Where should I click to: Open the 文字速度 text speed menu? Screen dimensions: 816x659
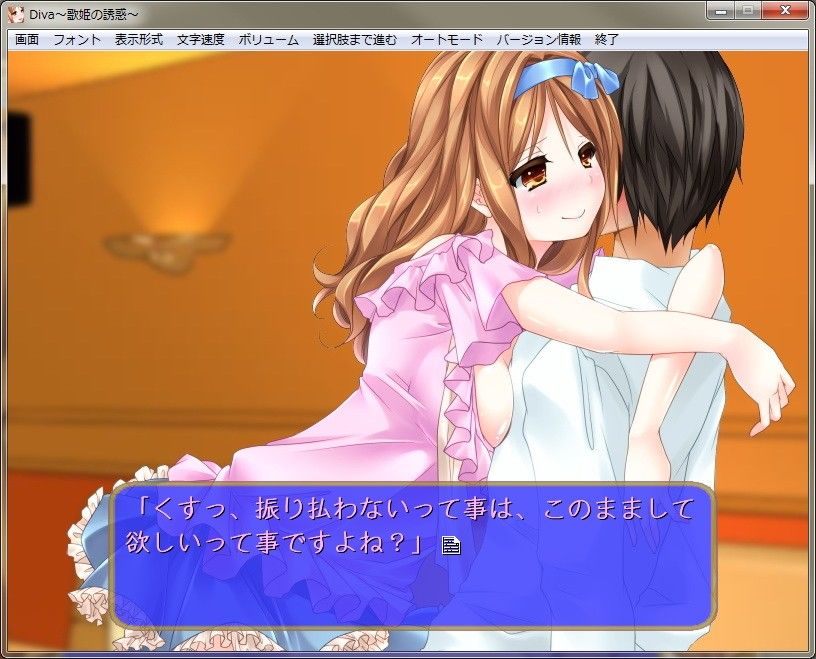click(201, 40)
